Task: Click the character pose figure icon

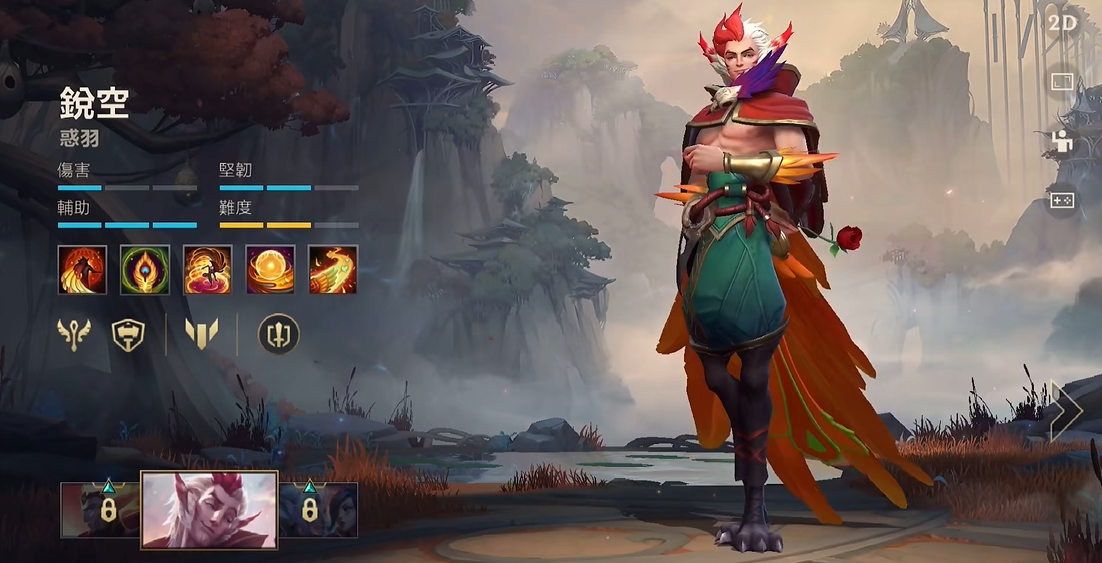Action: tap(1062, 142)
